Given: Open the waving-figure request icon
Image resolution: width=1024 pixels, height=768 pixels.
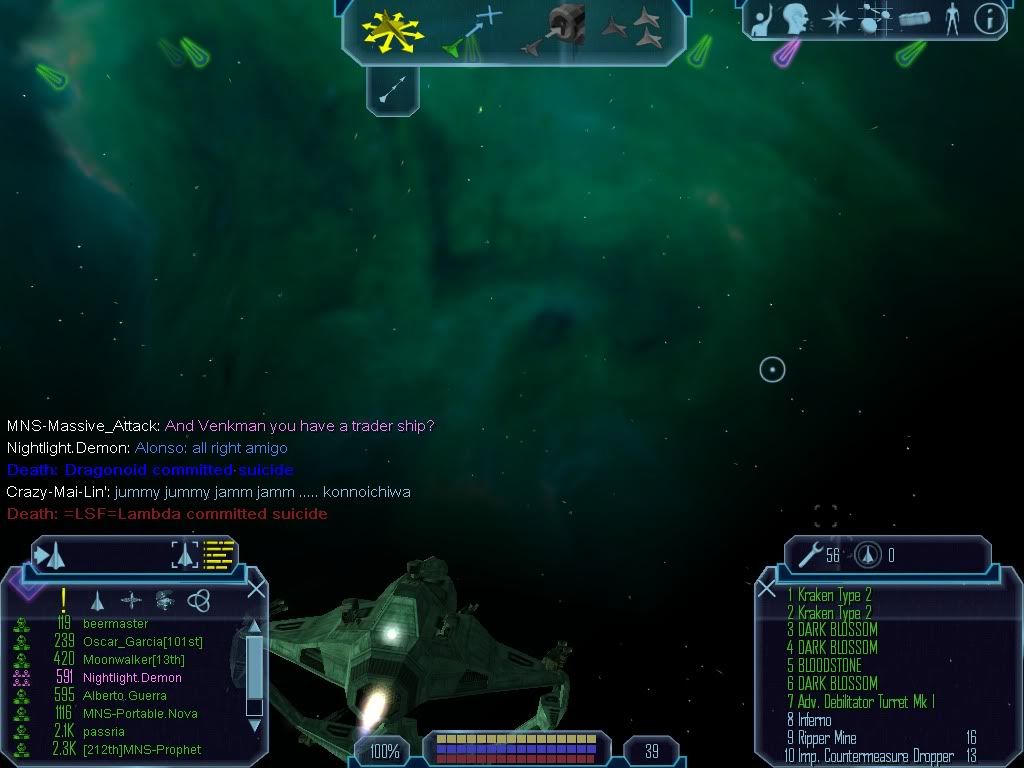Looking at the screenshot, I should pyautogui.click(x=761, y=19).
